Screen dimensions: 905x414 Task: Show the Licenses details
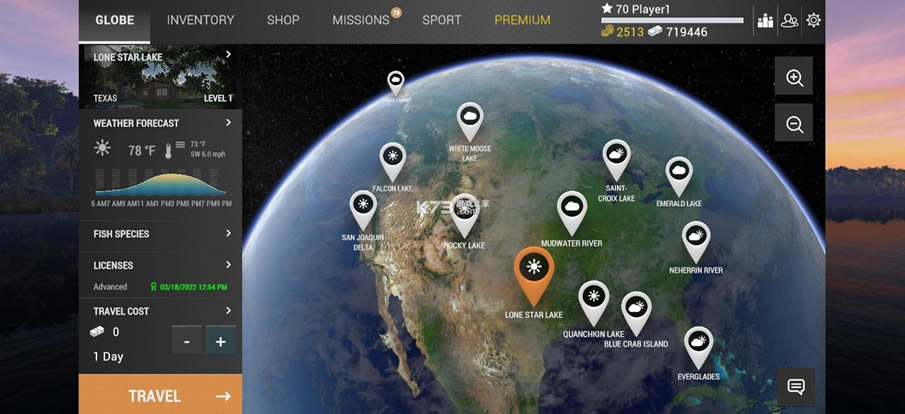[x=160, y=266]
